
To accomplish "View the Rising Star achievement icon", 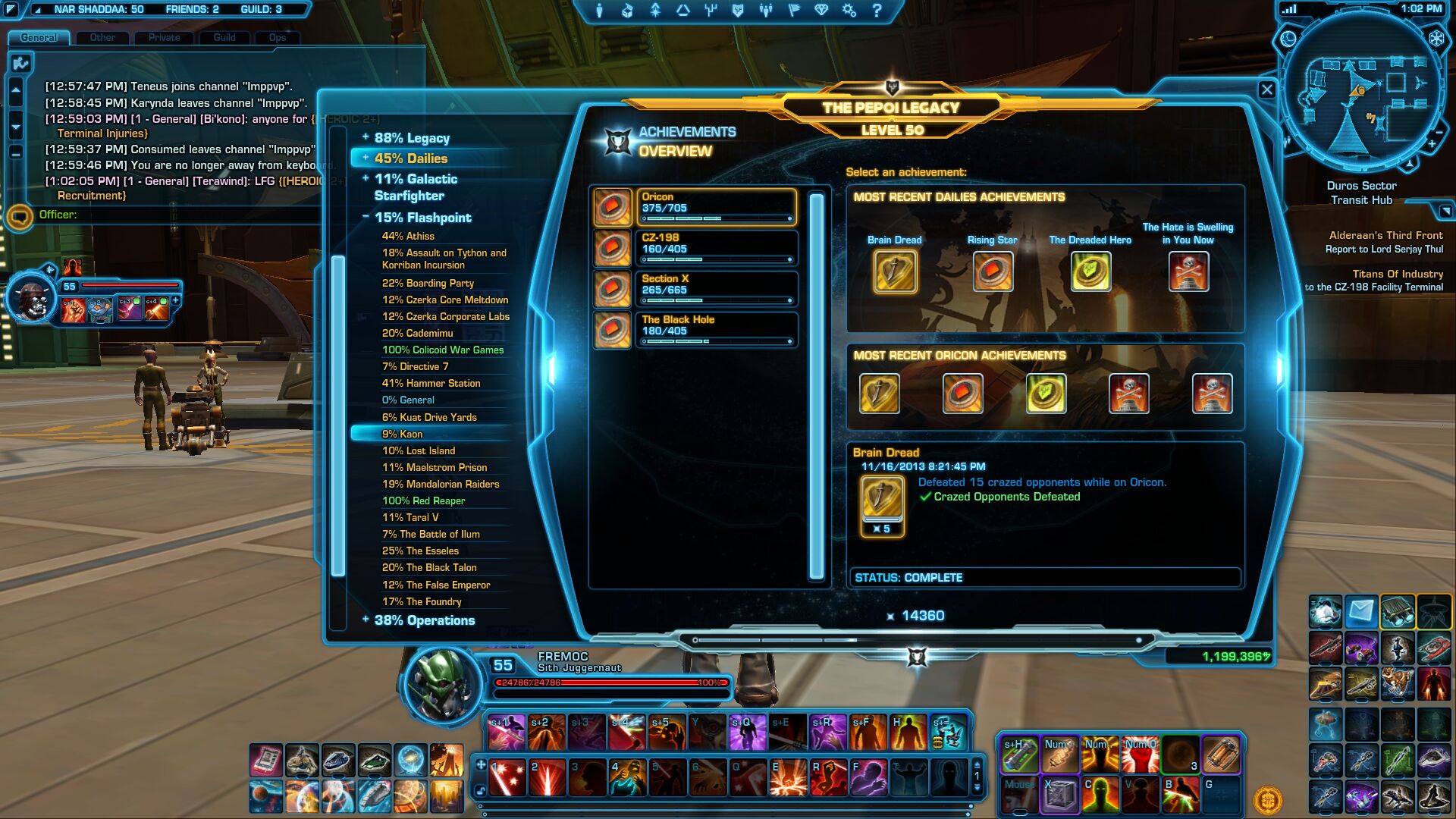I will tap(993, 271).
